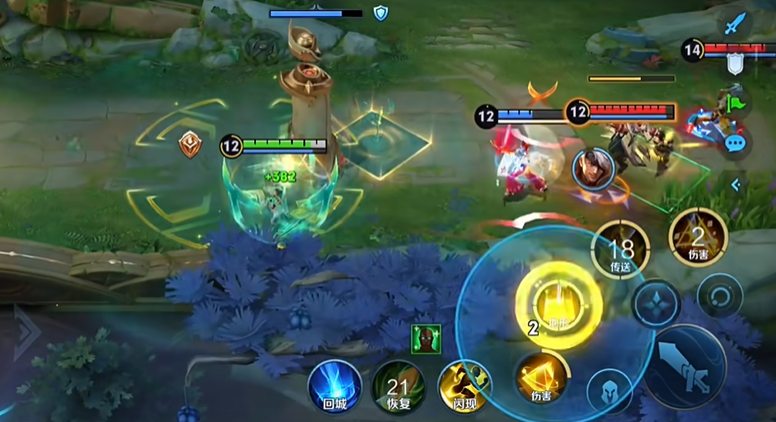
Task: Click the circular arrow refresh button
Action: 719,297
